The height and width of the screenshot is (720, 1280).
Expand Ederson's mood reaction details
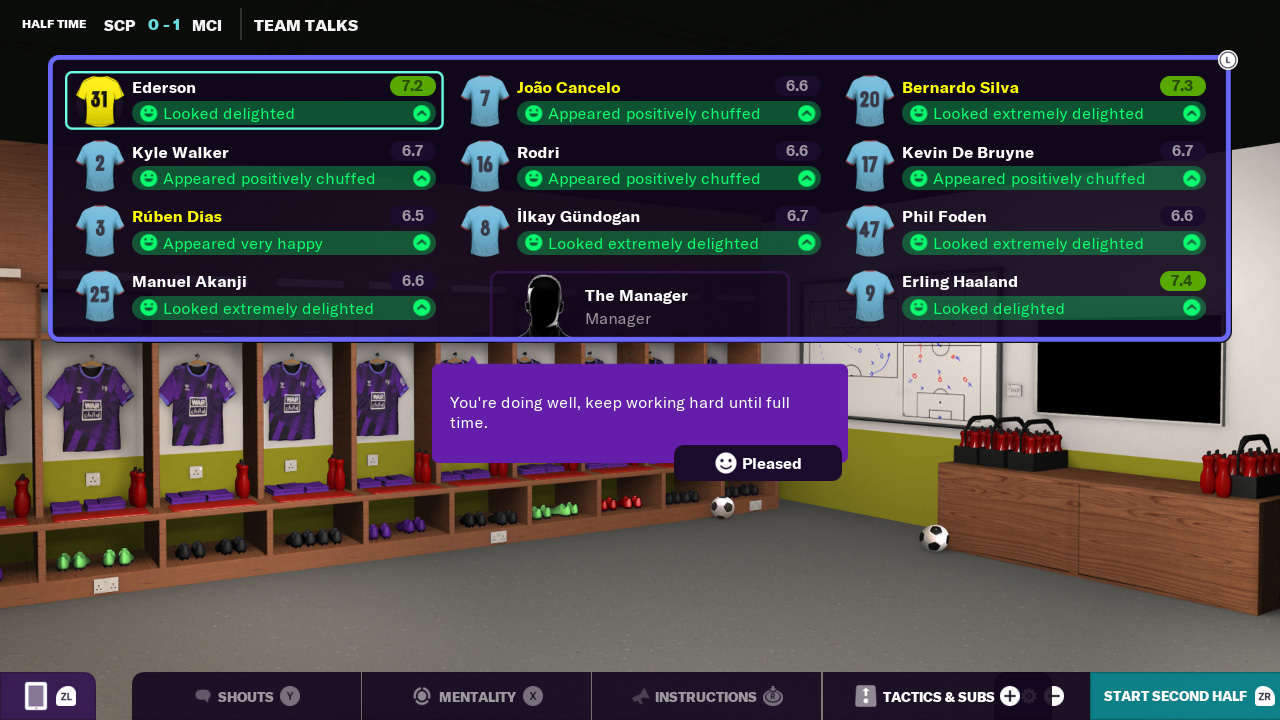(x=423, y=114)
